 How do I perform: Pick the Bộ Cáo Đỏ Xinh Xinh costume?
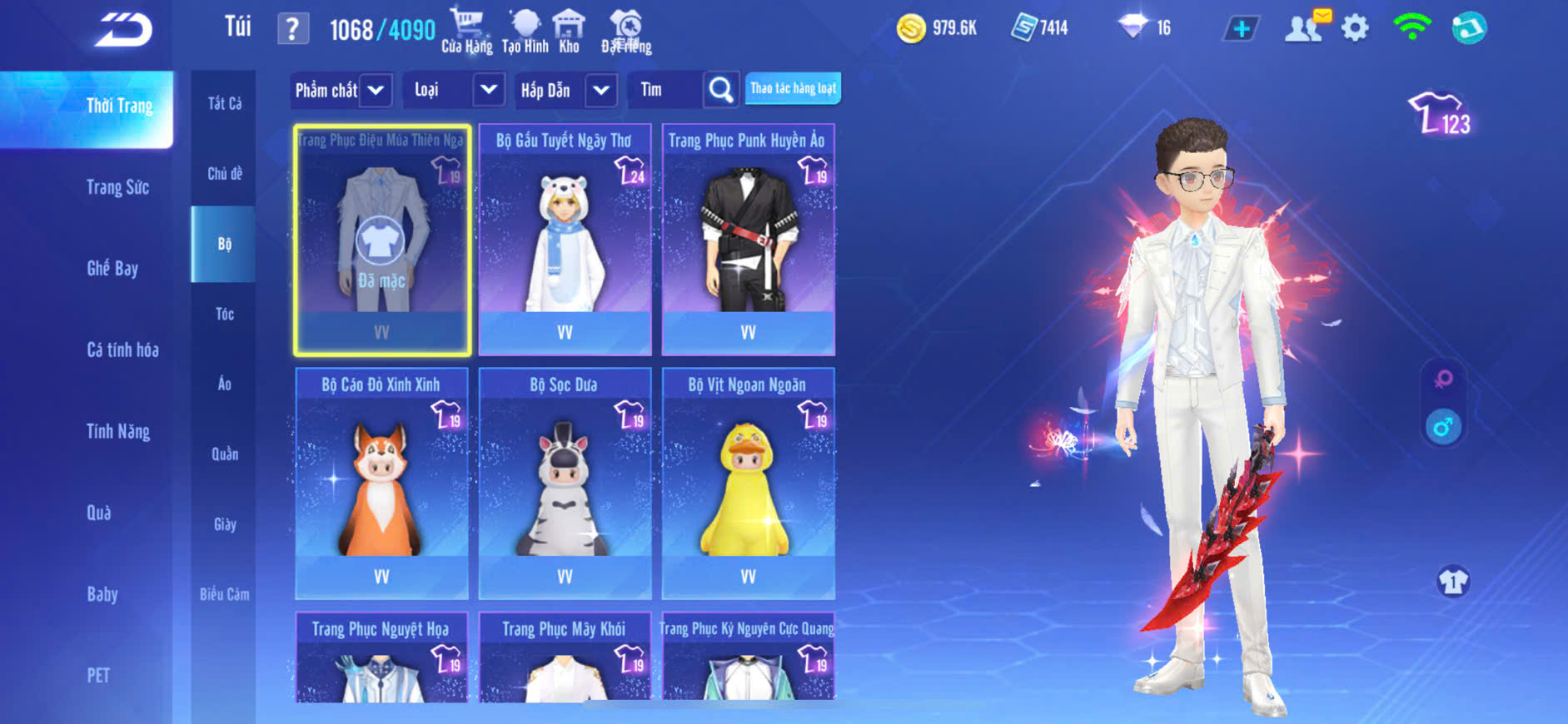click(381, 483)
